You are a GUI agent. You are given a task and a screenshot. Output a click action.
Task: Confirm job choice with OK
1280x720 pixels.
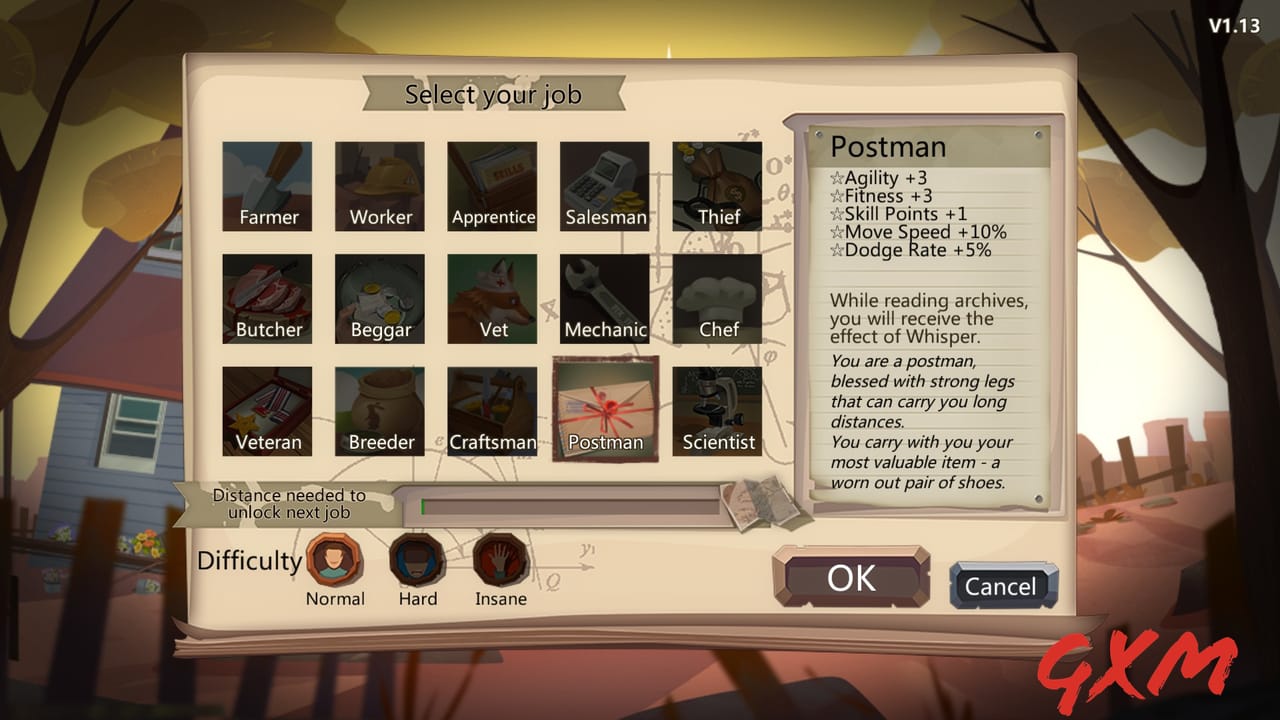pyautogui.click(x=851, y=575)
